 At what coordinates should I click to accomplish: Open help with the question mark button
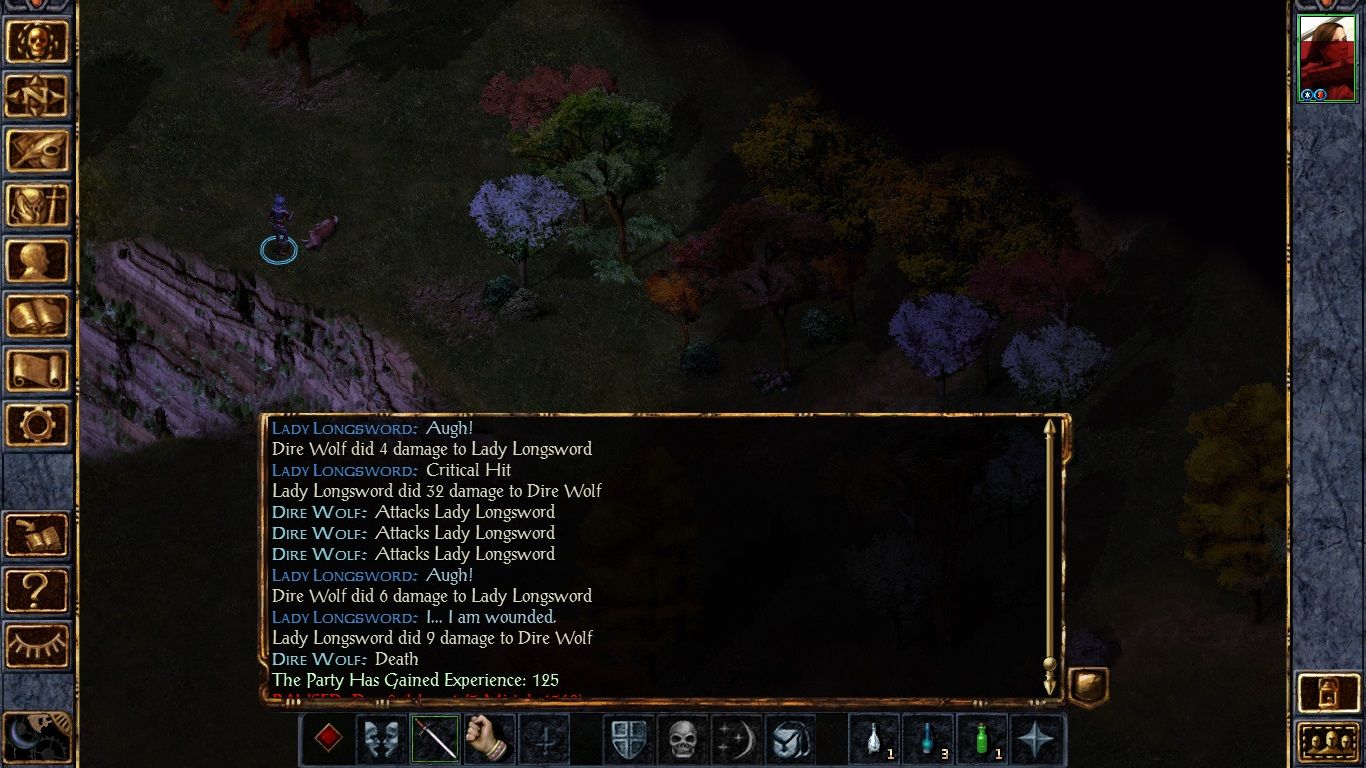[38, 591]
